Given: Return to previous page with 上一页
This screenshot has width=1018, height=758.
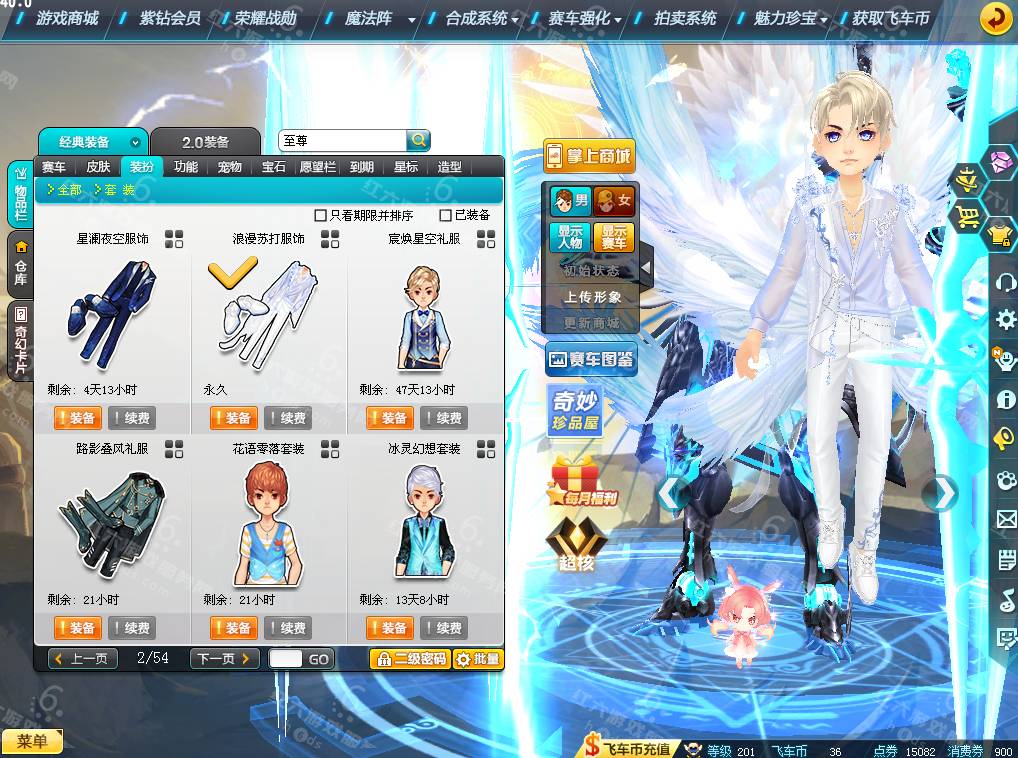Looking at the screenshot, I should (x=84, y=659).
